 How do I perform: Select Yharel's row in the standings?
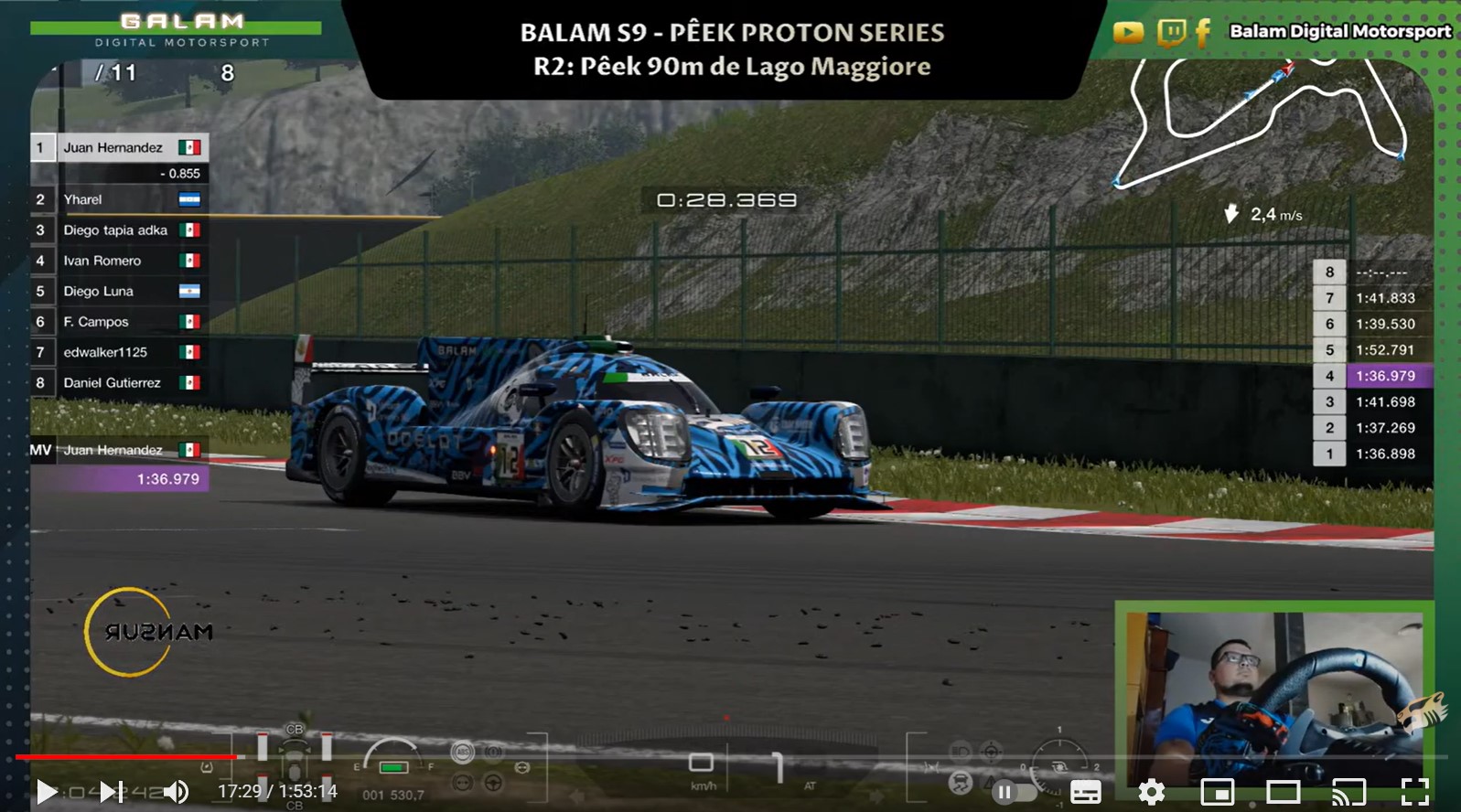[x=119, y=199]
